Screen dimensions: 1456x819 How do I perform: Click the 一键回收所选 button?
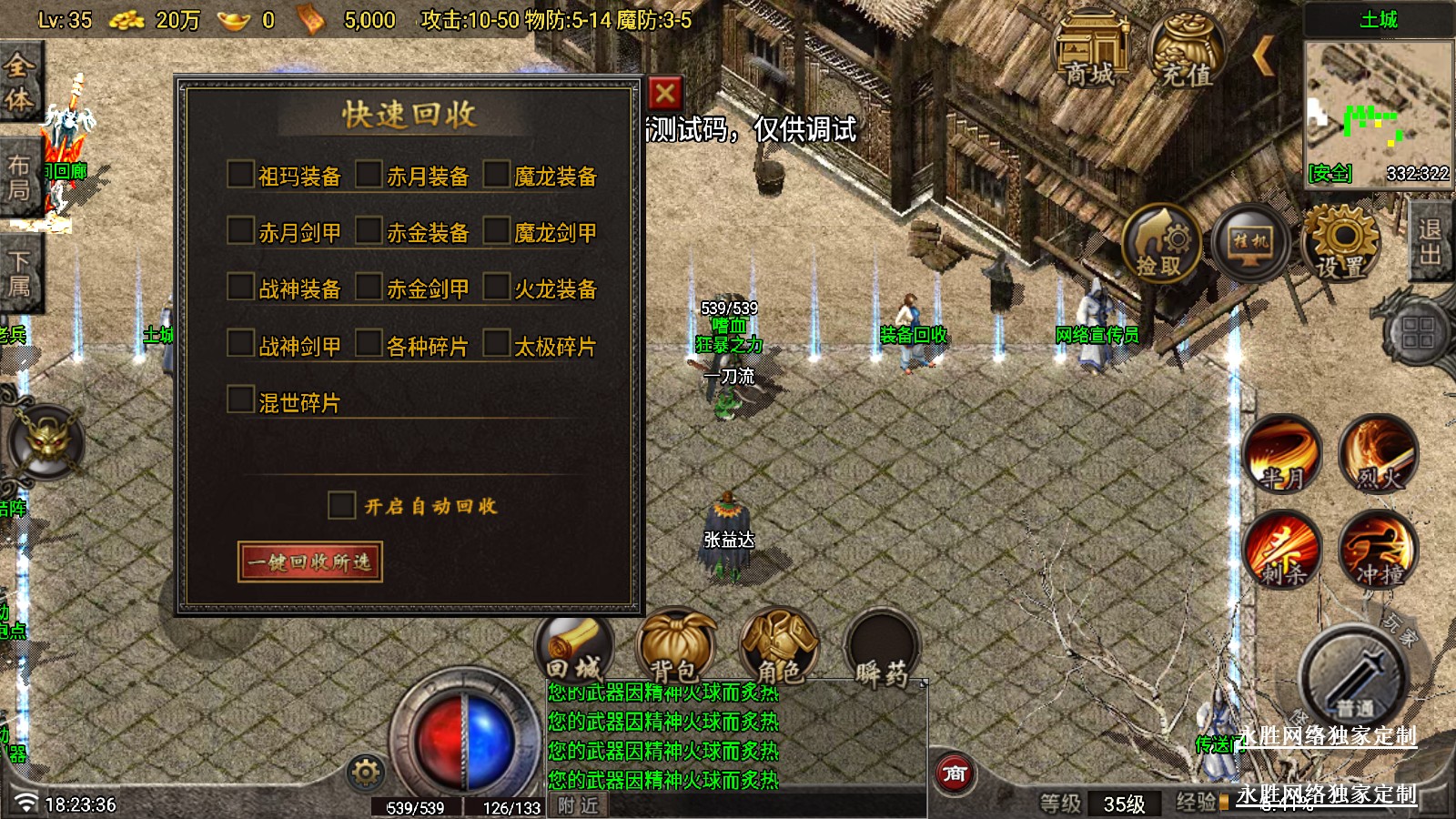pyautogui.click(x=309, y=561)
